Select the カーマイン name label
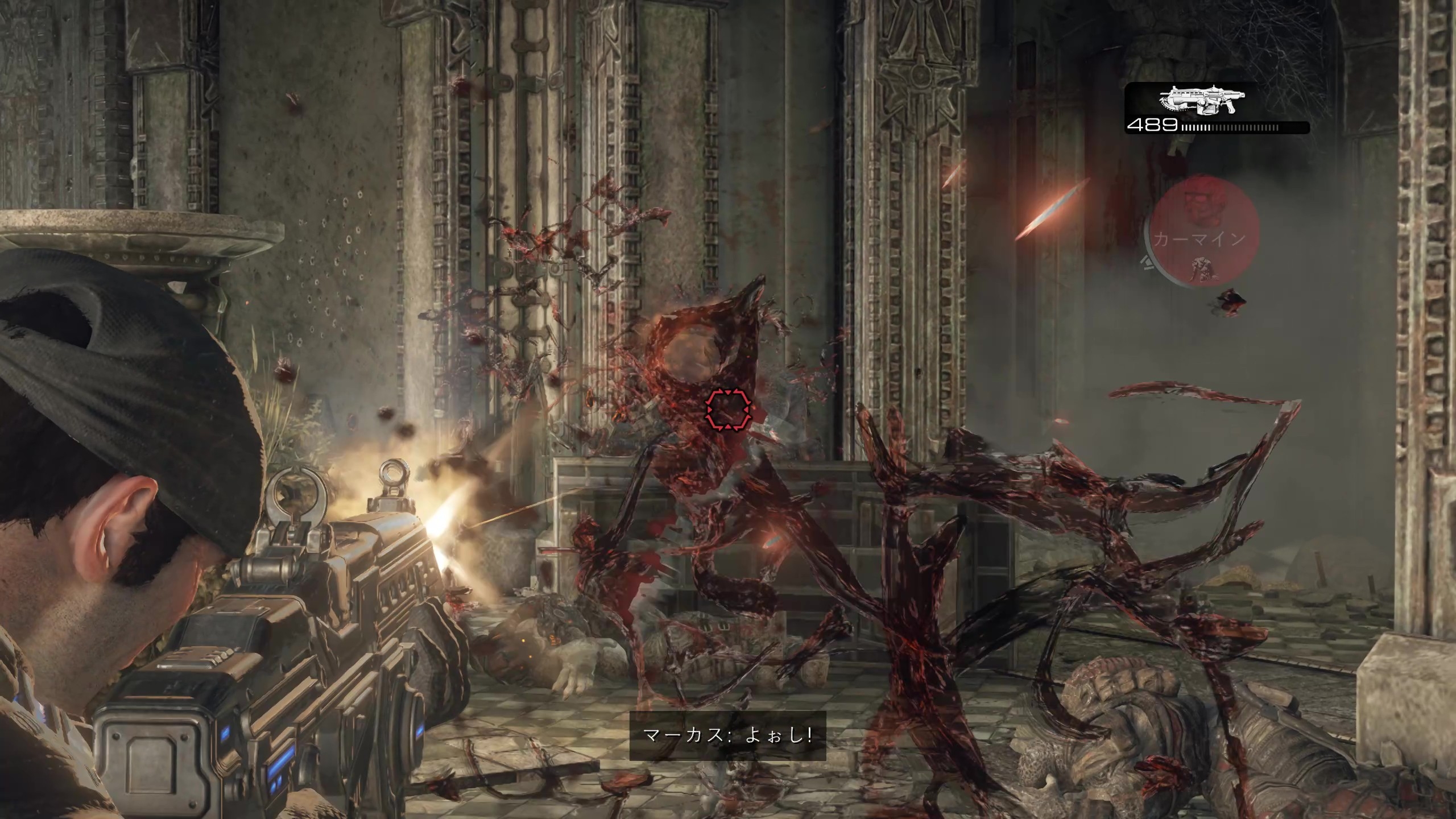This screenshot has height=819, width=1456. 1199,239
